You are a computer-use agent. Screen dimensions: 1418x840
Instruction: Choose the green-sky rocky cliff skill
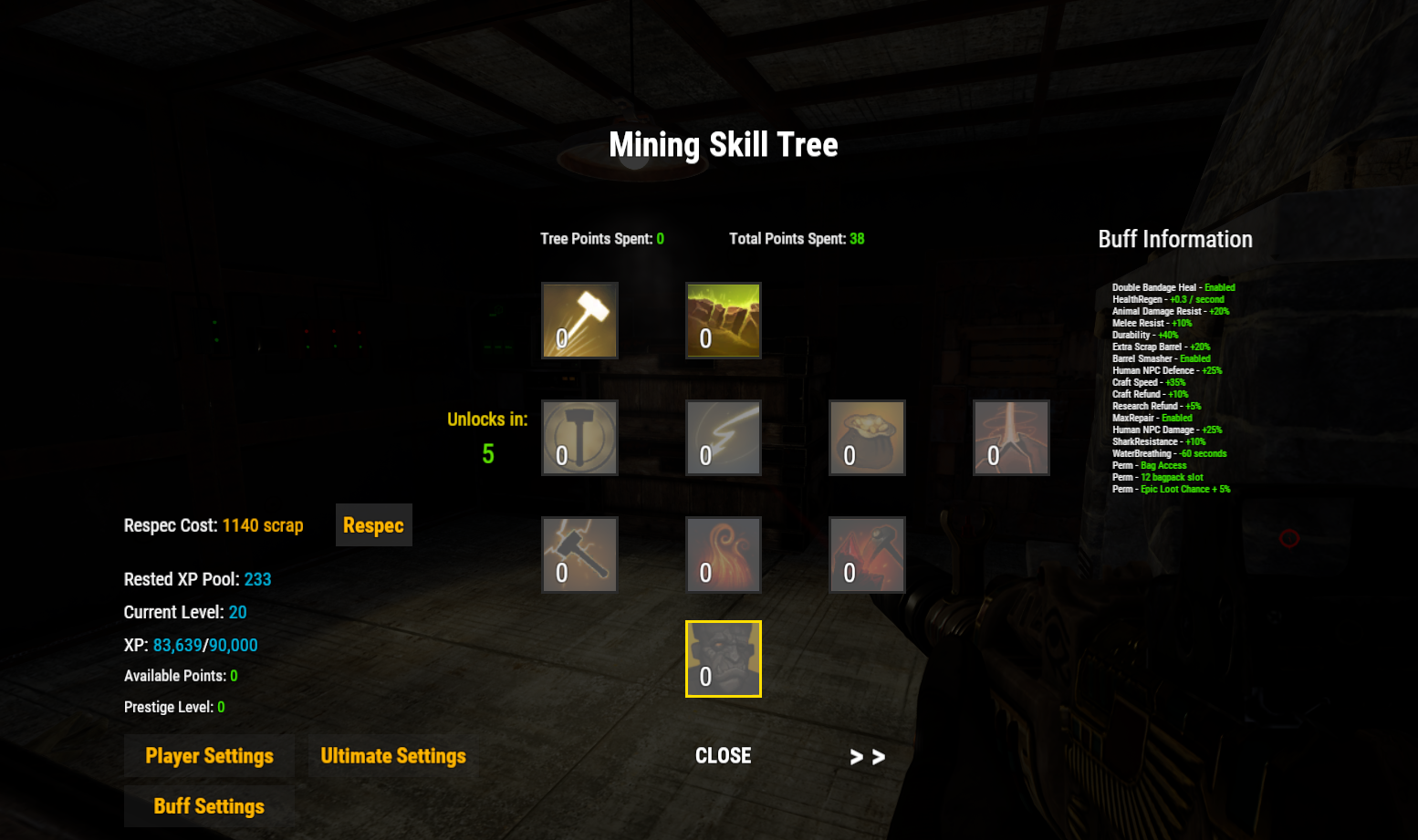click(x=724, y=320)
